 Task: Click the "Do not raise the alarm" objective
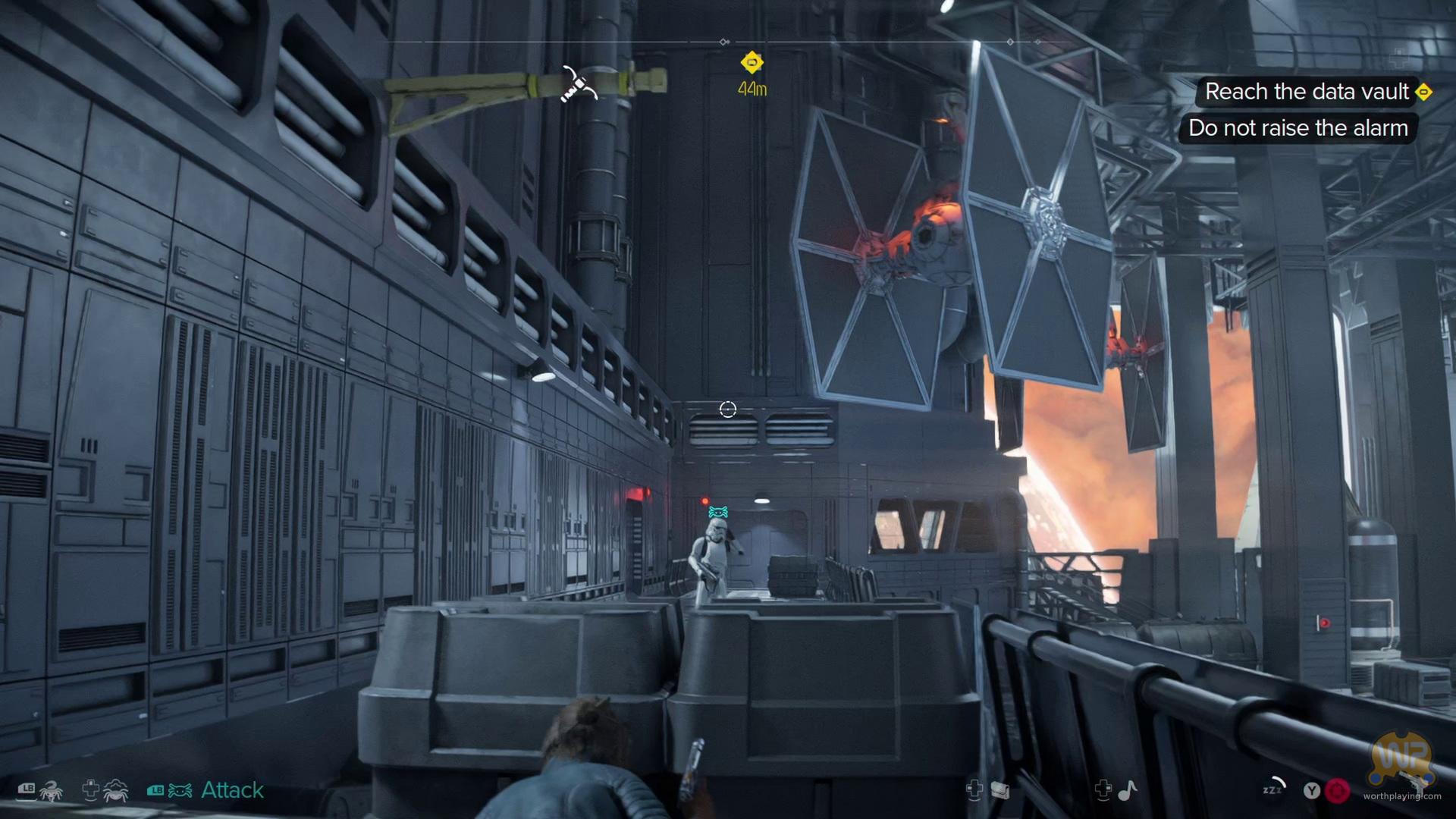[1298, 128]
